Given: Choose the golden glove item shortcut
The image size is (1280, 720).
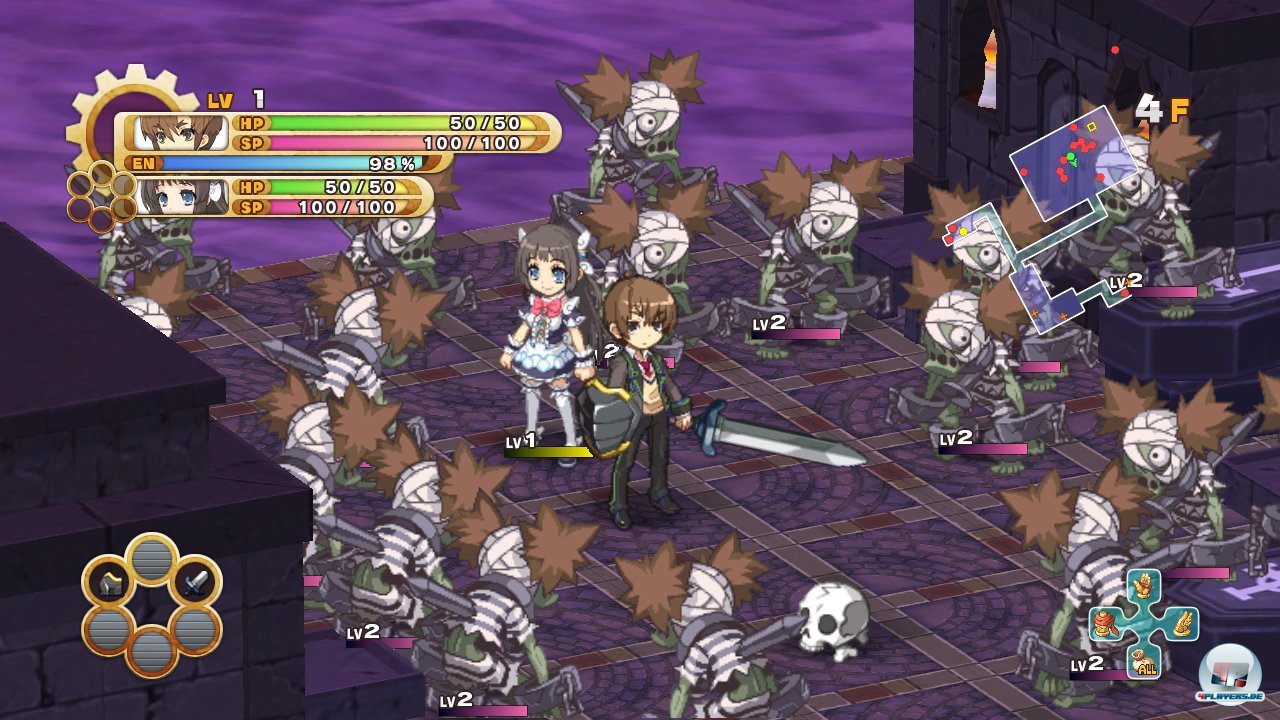Looking at the screenshot, I should click(x=1143, y=587).
